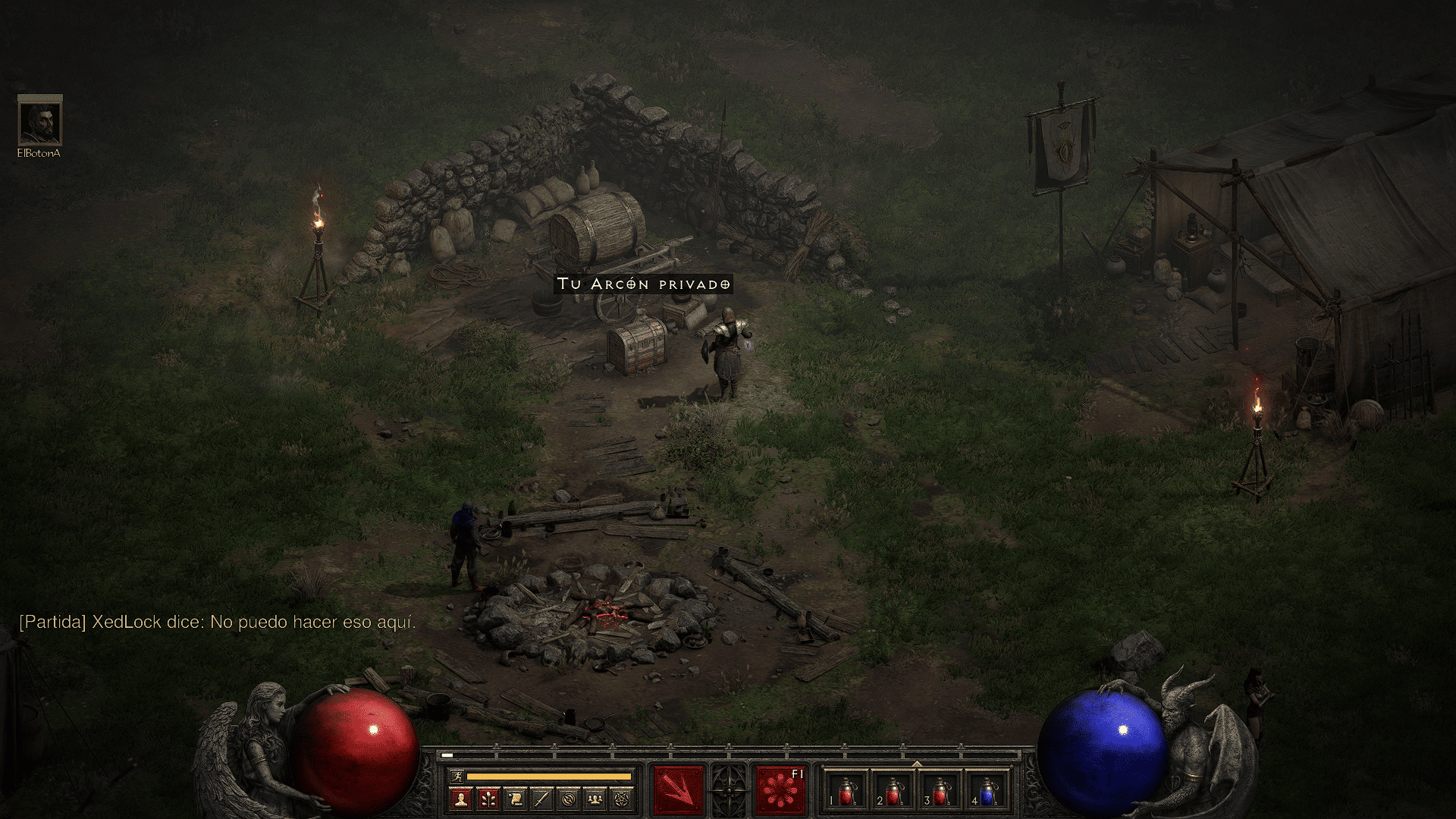Click the party members icon
The height and width of the screenshot is (819, 1456).
pyautogui.click(x=596, y=799)
